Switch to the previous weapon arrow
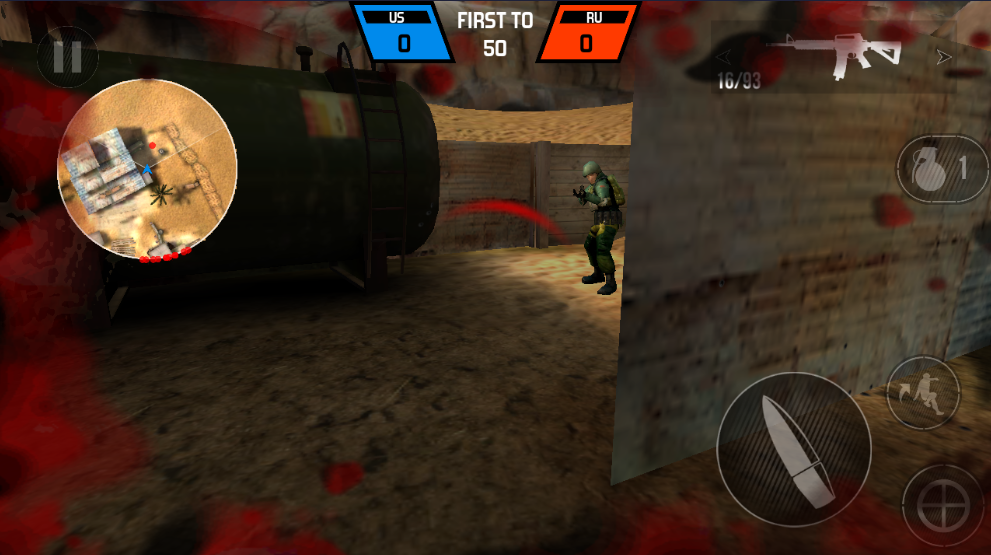This screenshot has height=555, width=991. (723, 57)
